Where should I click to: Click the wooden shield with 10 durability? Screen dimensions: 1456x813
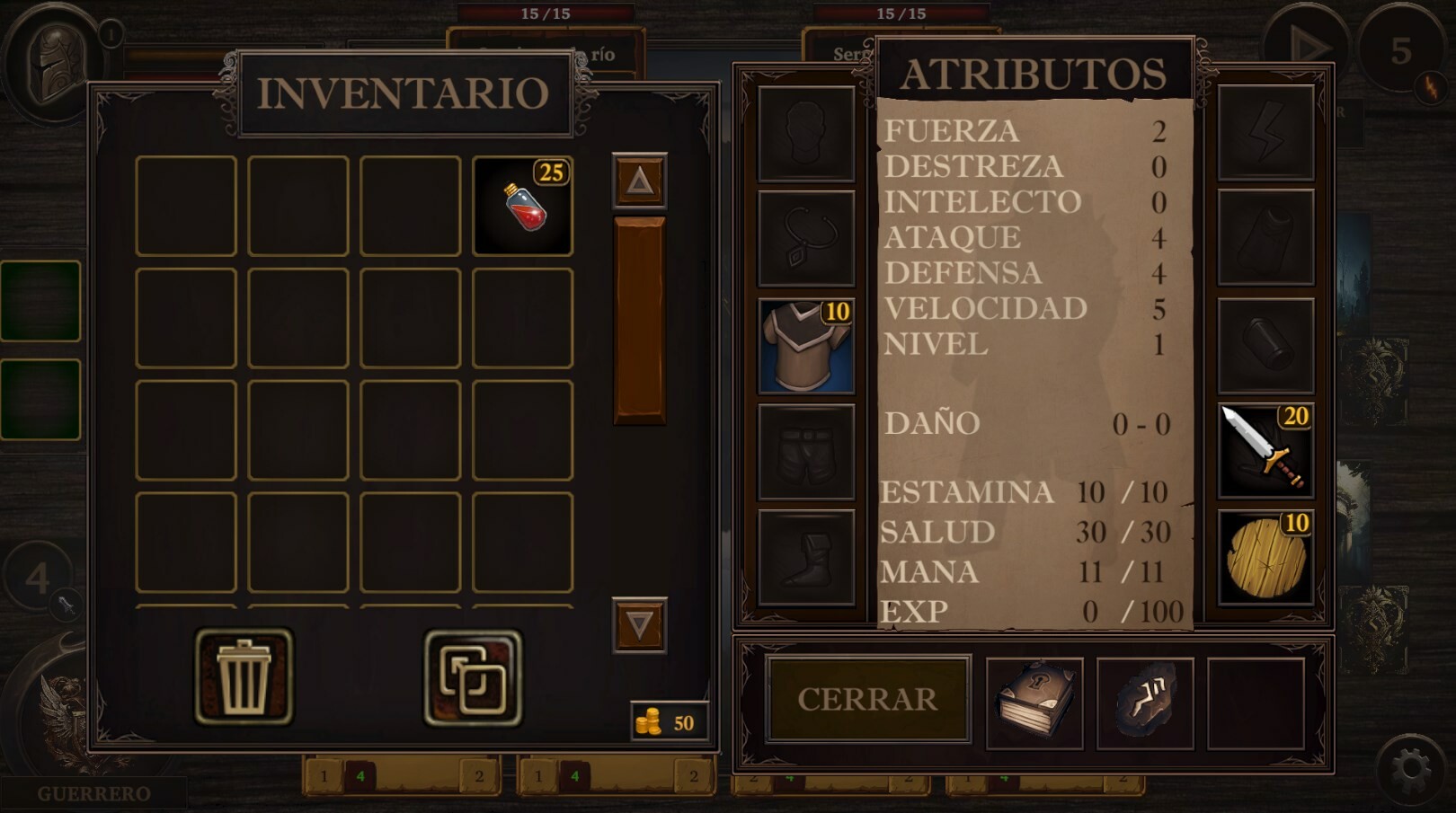[1264, 555]
